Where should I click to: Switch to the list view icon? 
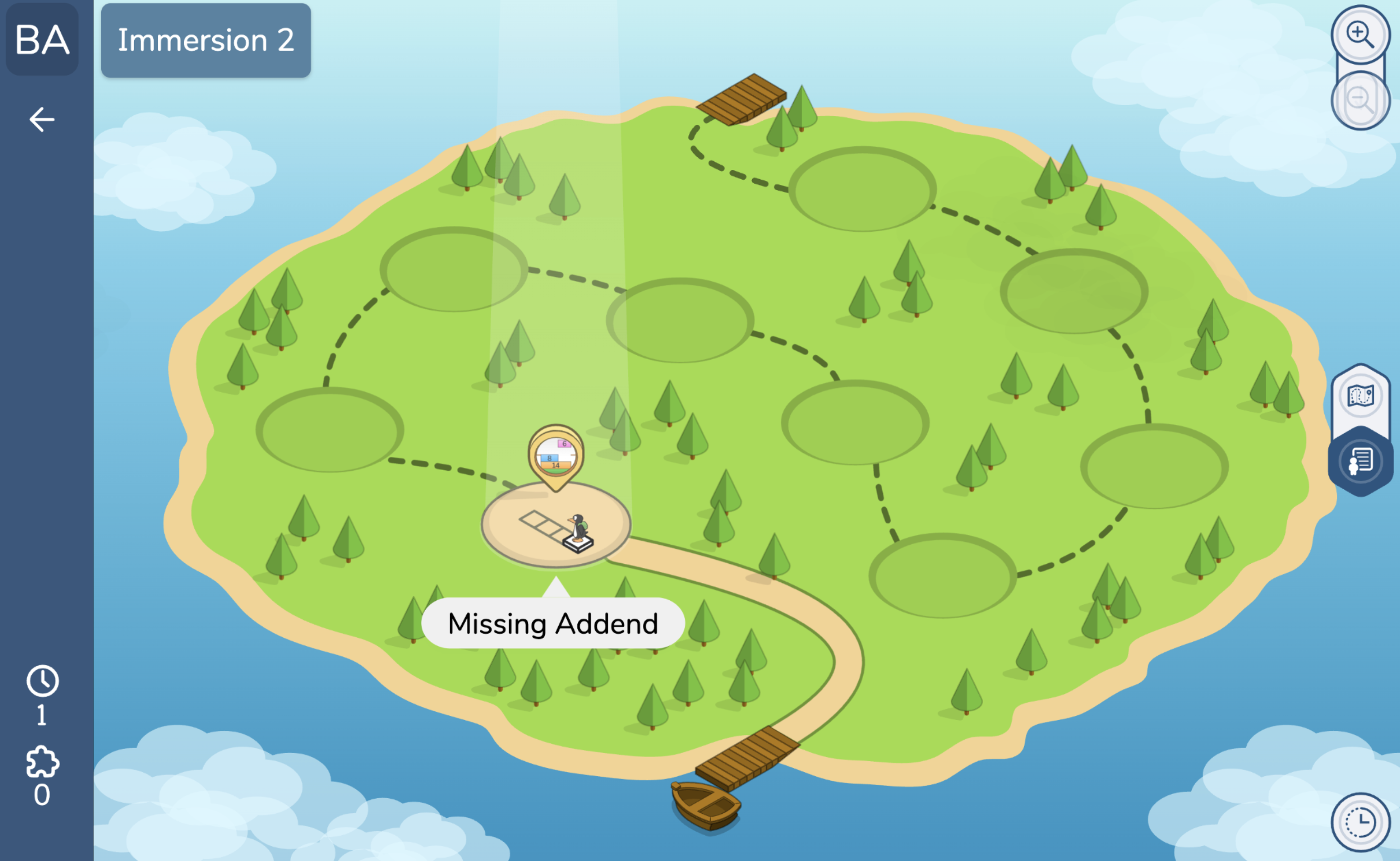click(1360, 461)
